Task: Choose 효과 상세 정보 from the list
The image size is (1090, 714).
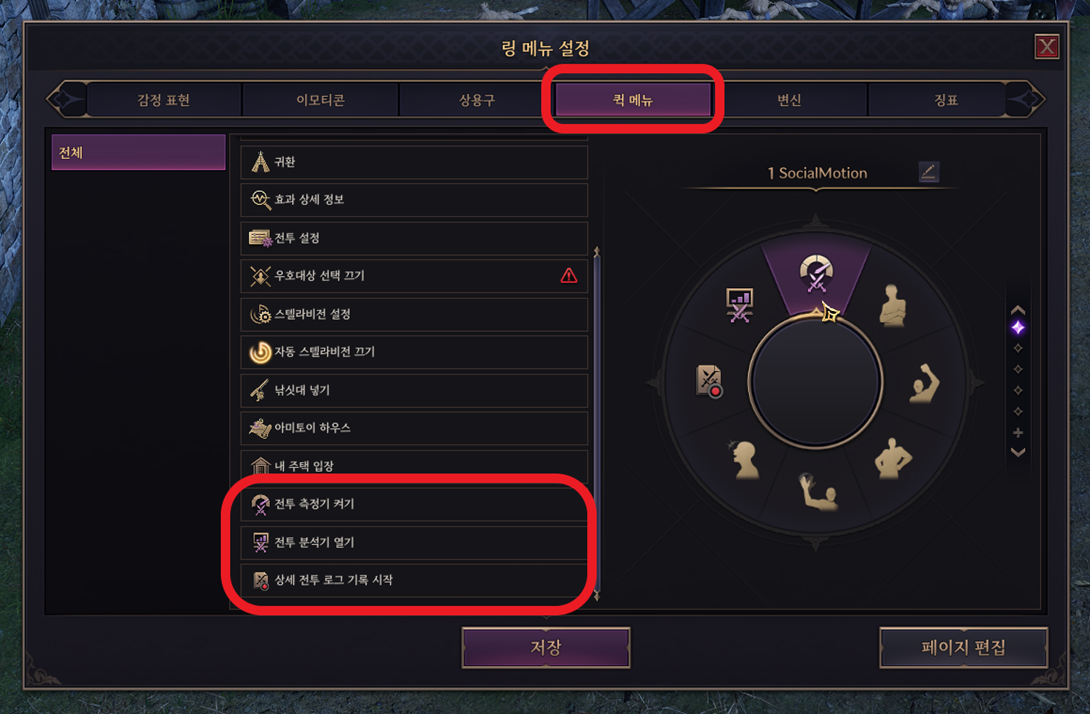Action: point(414,200)
